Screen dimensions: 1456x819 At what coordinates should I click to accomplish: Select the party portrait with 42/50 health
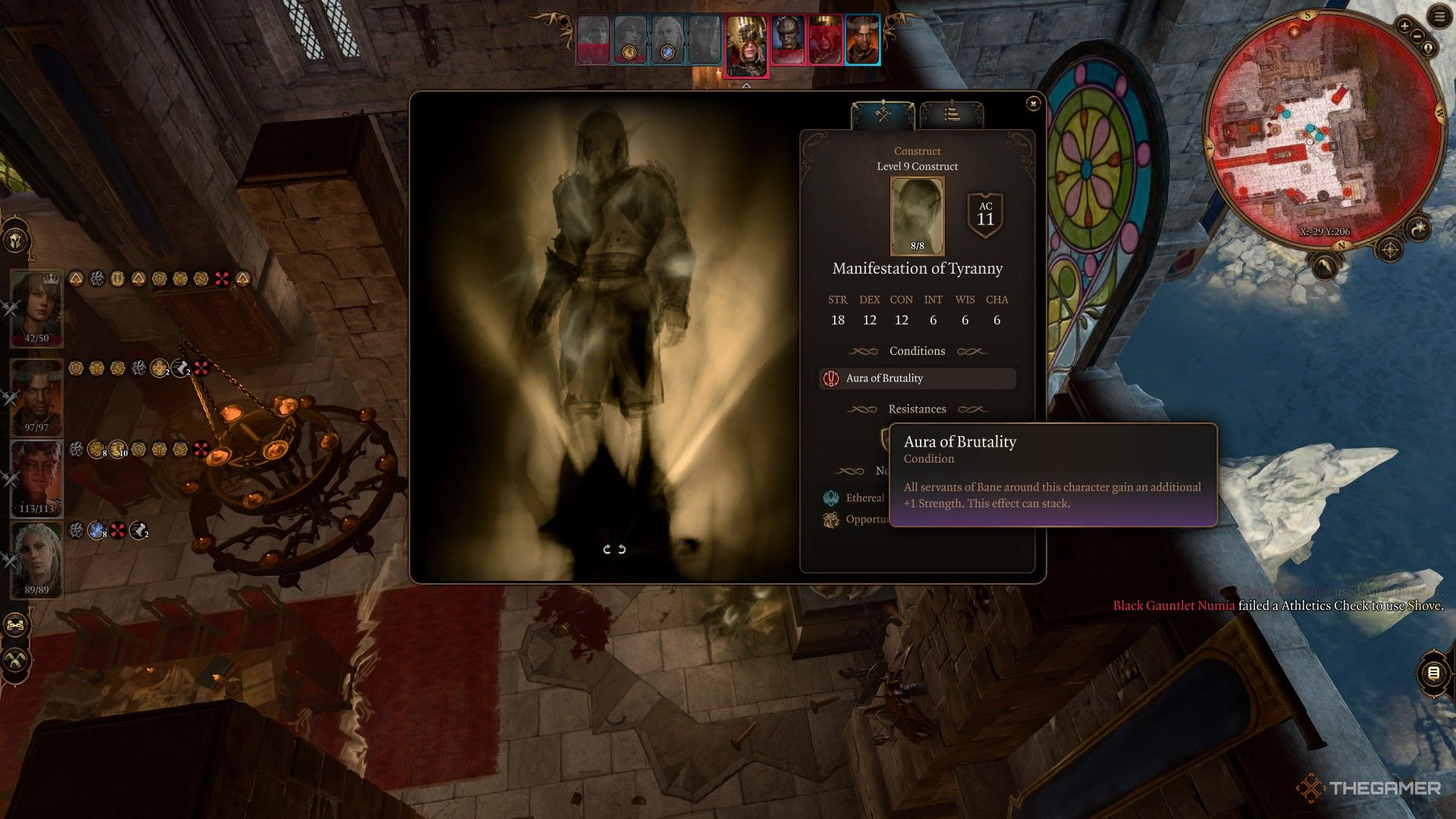[36, 307]
